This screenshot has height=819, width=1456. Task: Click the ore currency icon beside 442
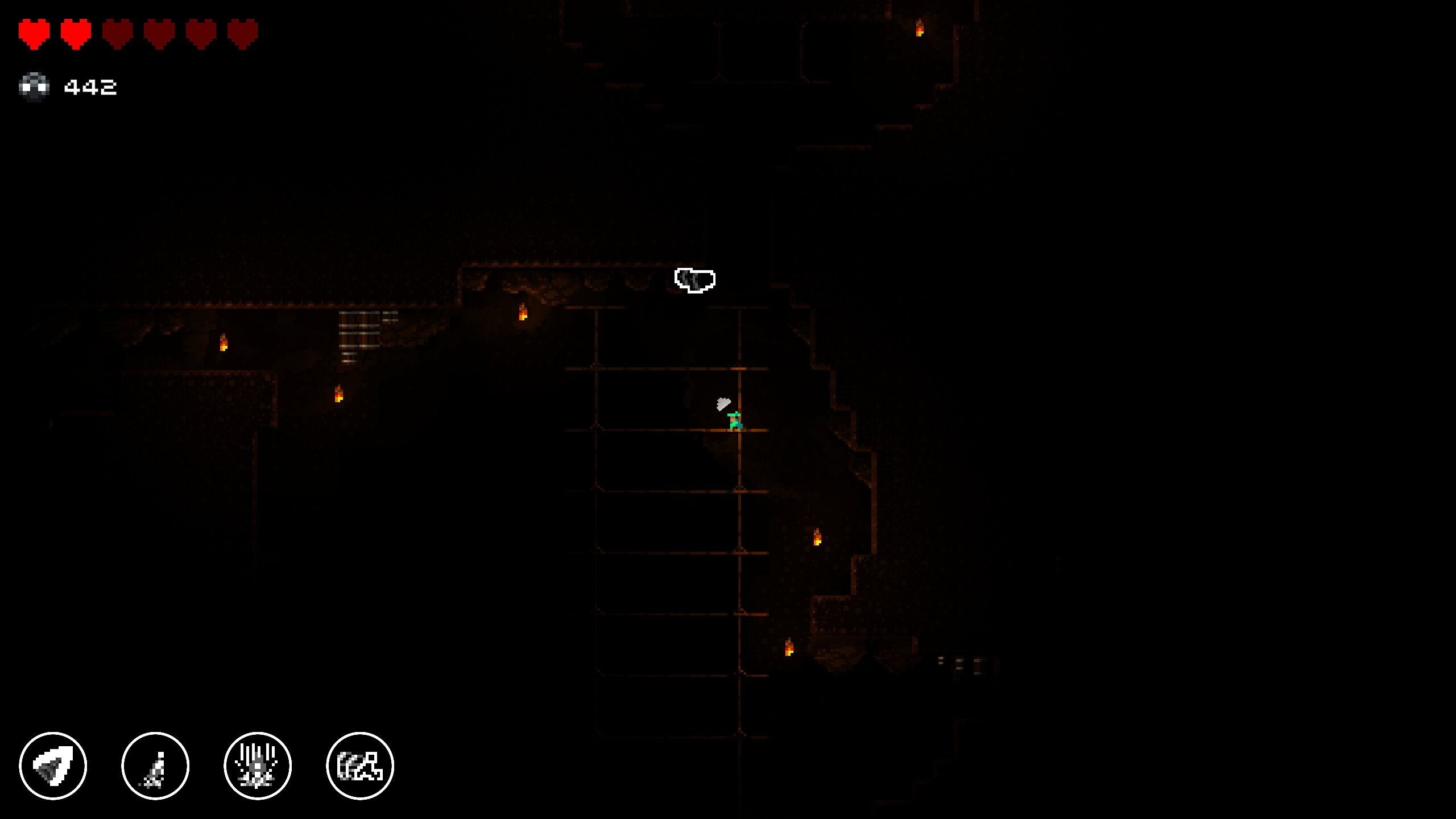tap(35, 86)
